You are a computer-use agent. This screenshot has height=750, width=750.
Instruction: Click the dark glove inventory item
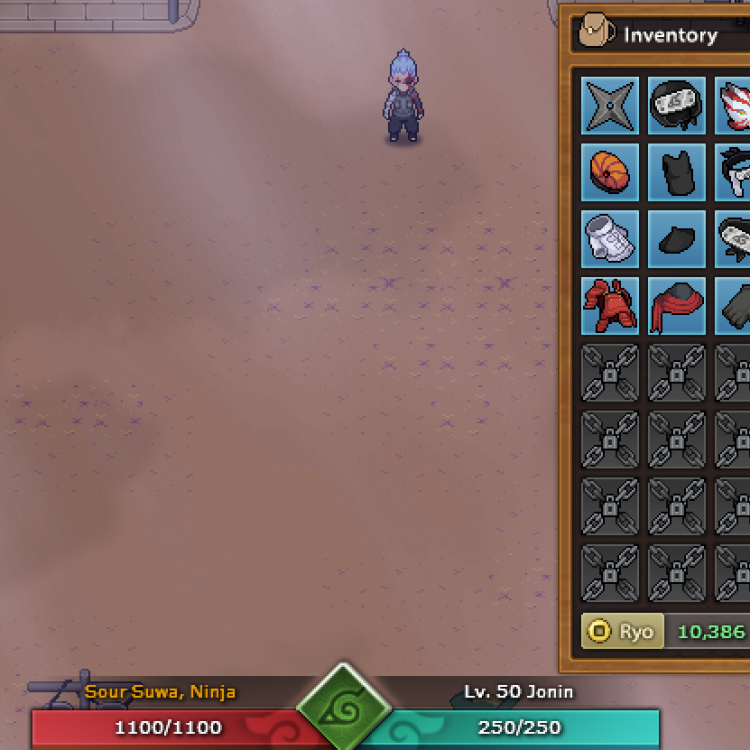click(x=736, y=306)
